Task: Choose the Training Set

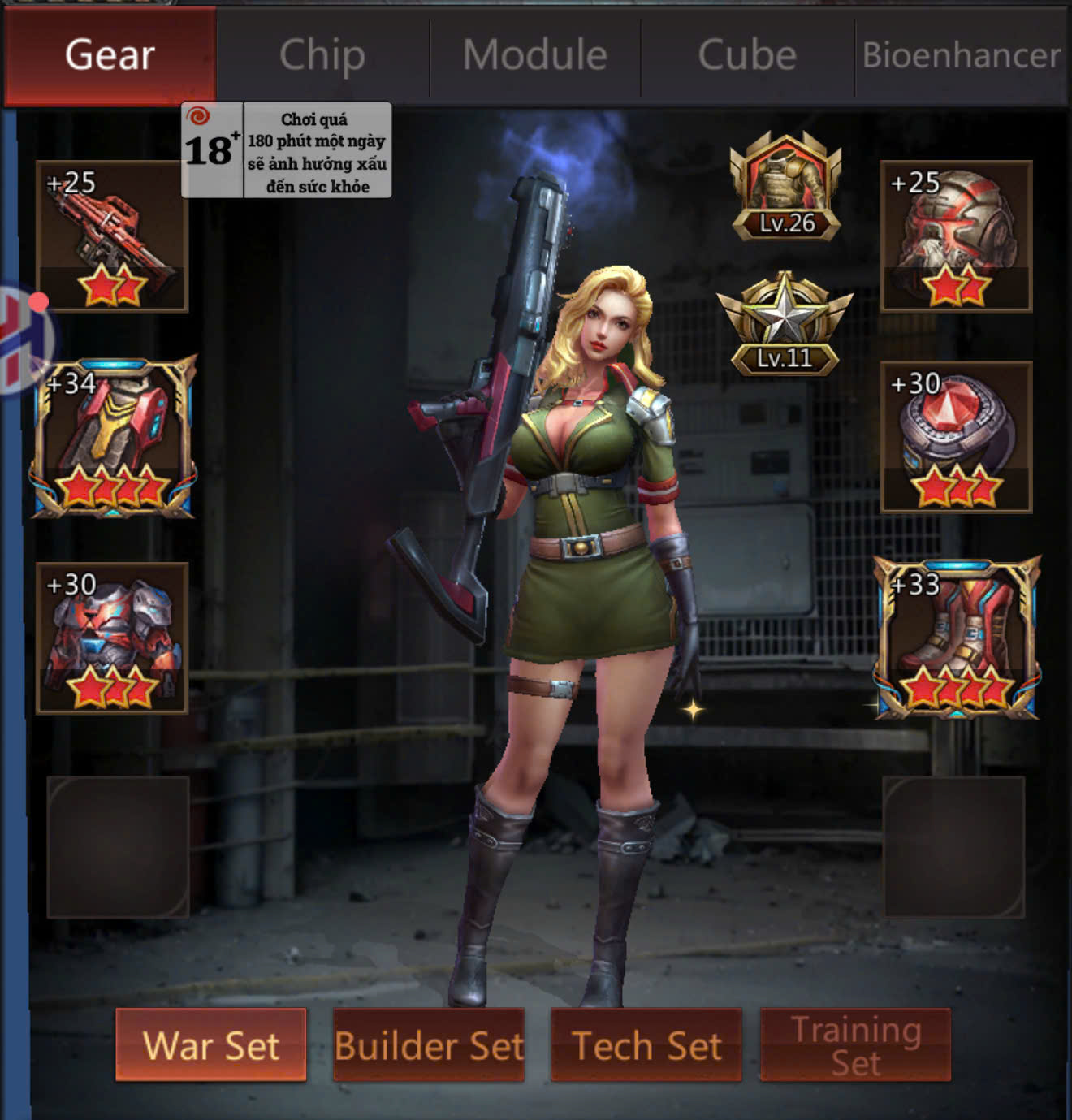Action: click(855, 1044)
